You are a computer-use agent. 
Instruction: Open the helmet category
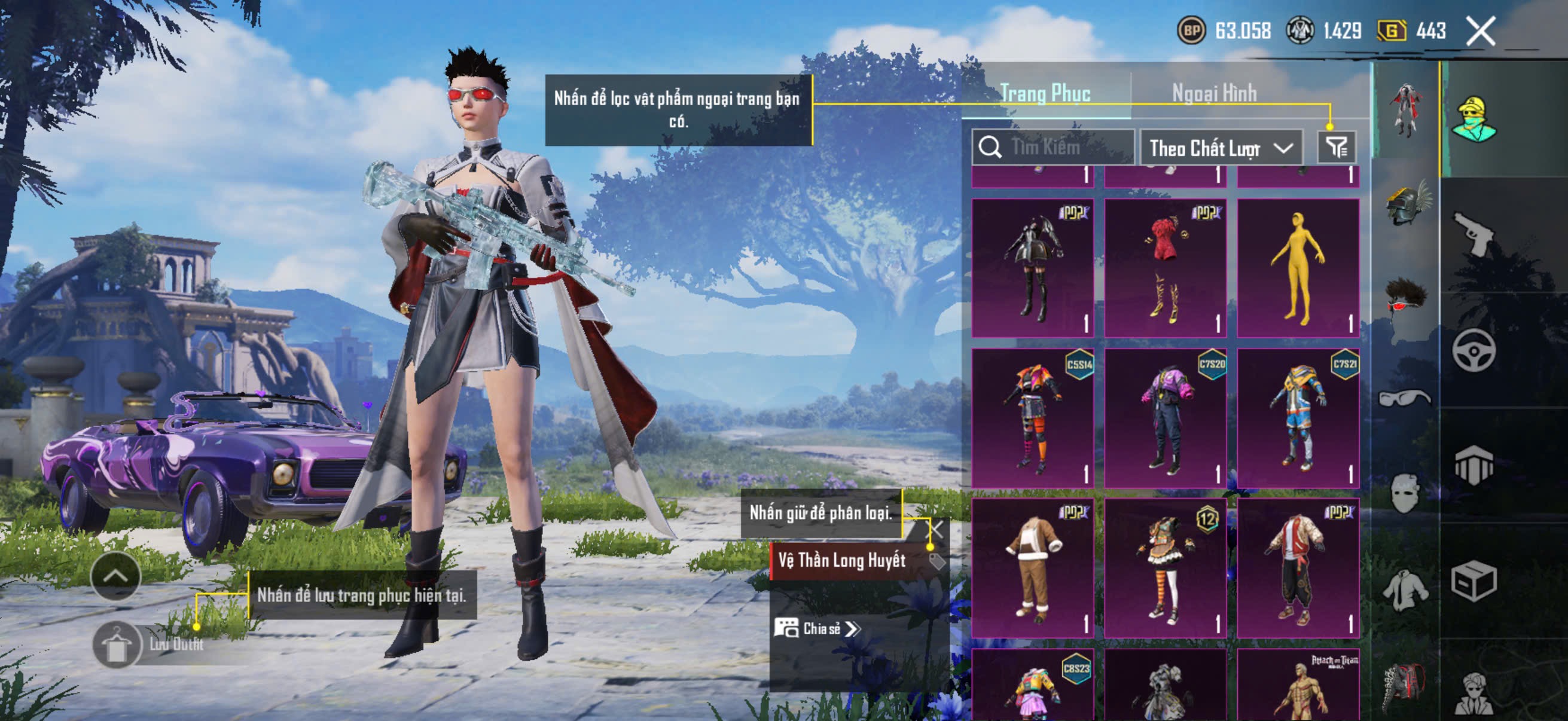pyautogui.click(x=1406, y=204)
